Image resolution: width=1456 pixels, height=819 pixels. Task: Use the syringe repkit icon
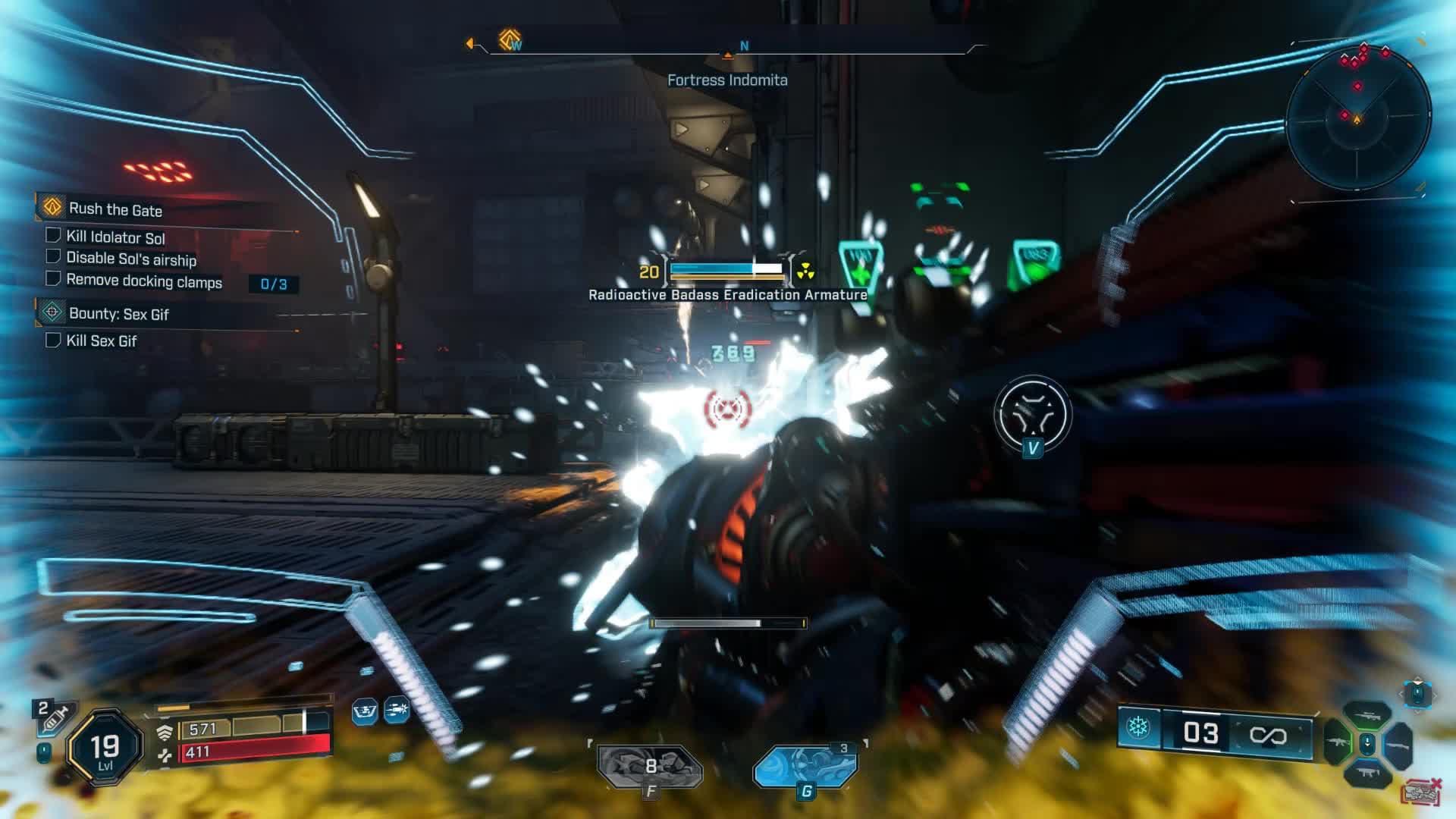point(55,717)
